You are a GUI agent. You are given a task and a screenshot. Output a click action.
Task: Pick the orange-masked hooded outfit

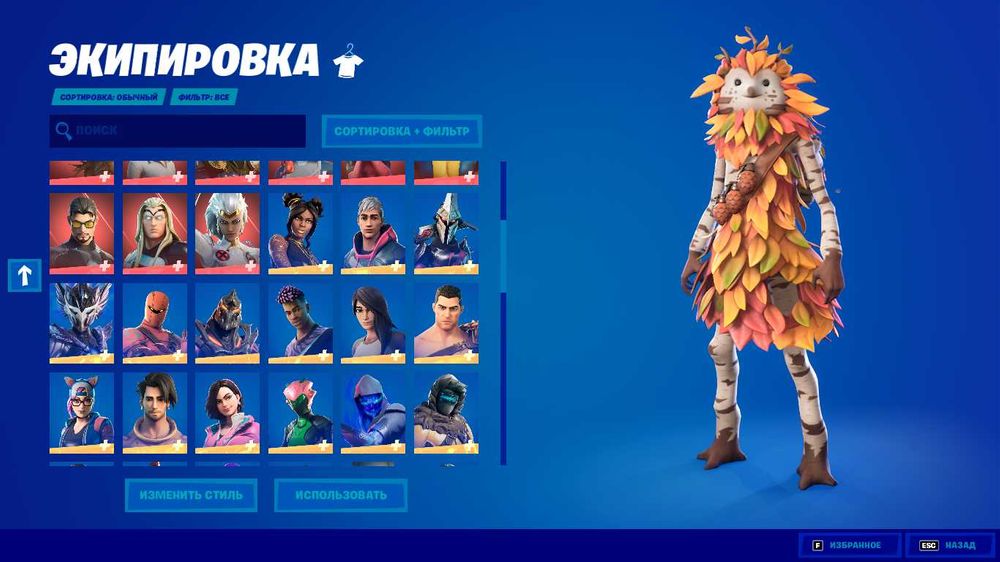(155, 322)
